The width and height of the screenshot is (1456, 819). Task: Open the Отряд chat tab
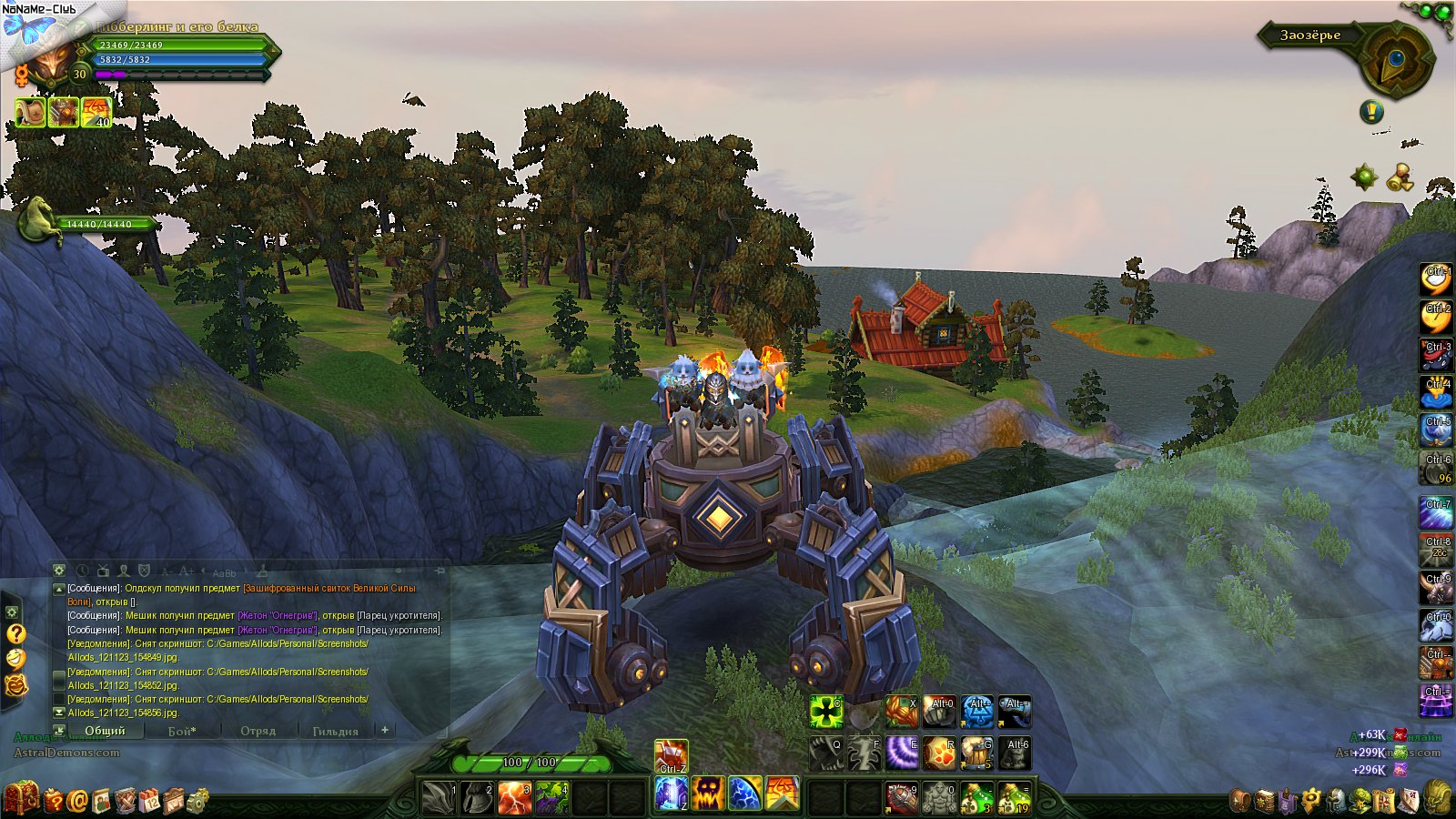tap(258, 731)
